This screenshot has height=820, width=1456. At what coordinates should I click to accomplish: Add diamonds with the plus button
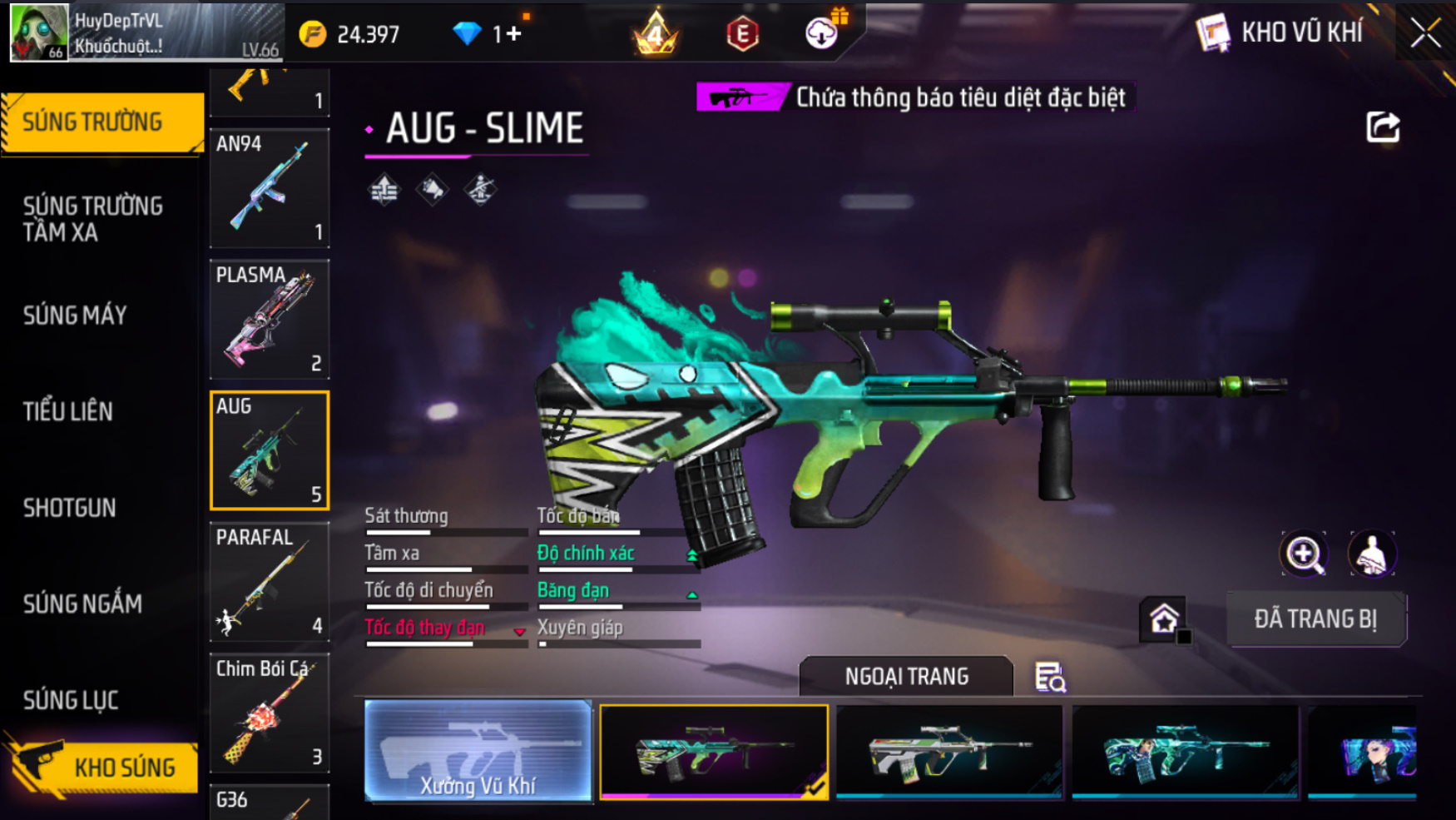click(513, 34)
